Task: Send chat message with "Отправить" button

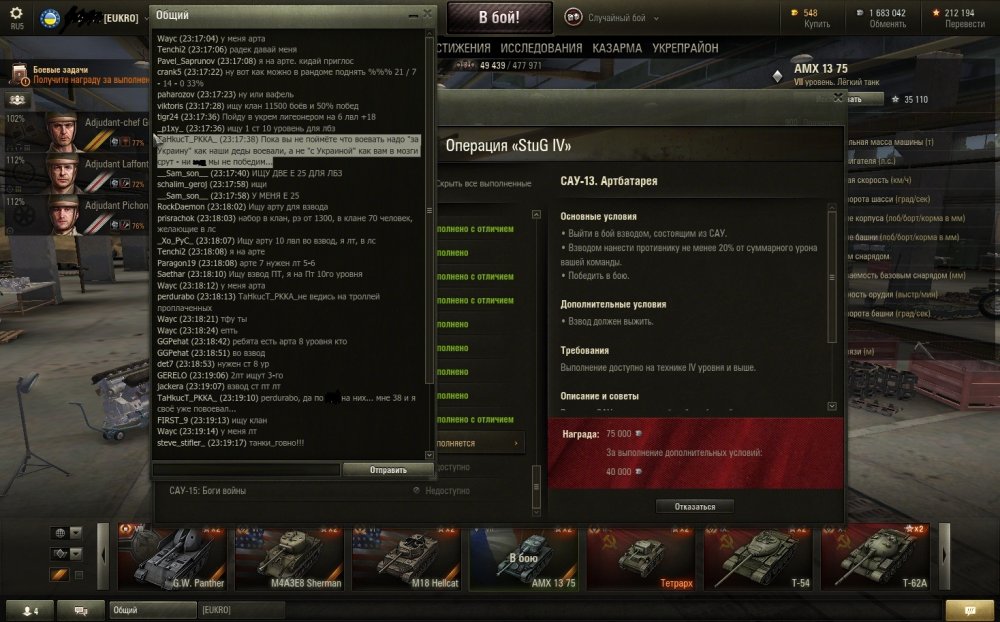Action: click(387, 469)
